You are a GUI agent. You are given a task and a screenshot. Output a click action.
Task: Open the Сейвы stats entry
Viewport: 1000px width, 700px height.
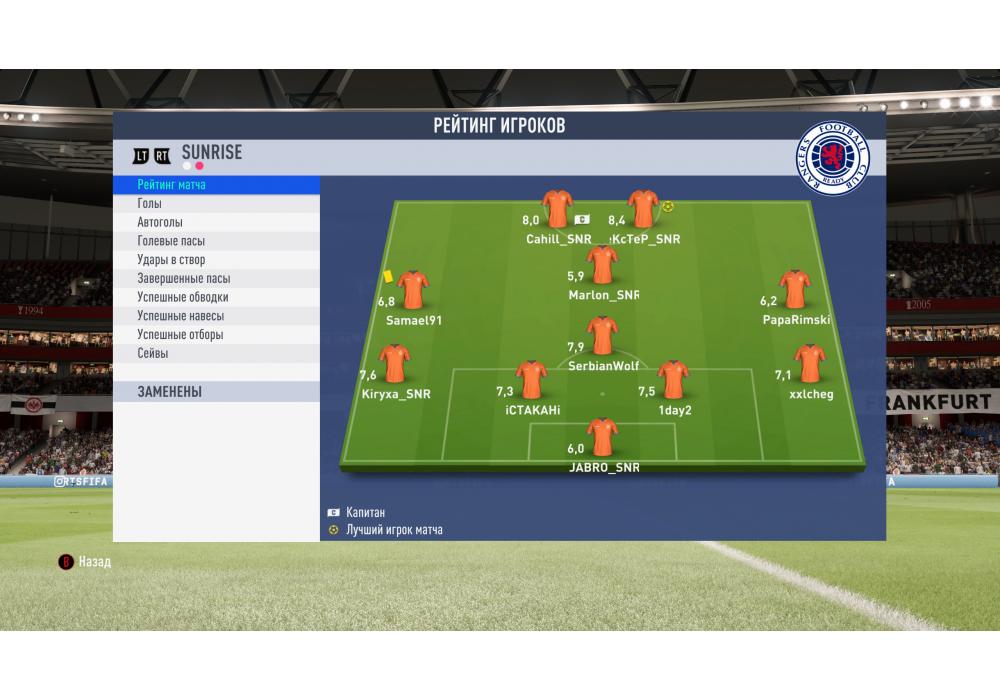tap(216, 353)
